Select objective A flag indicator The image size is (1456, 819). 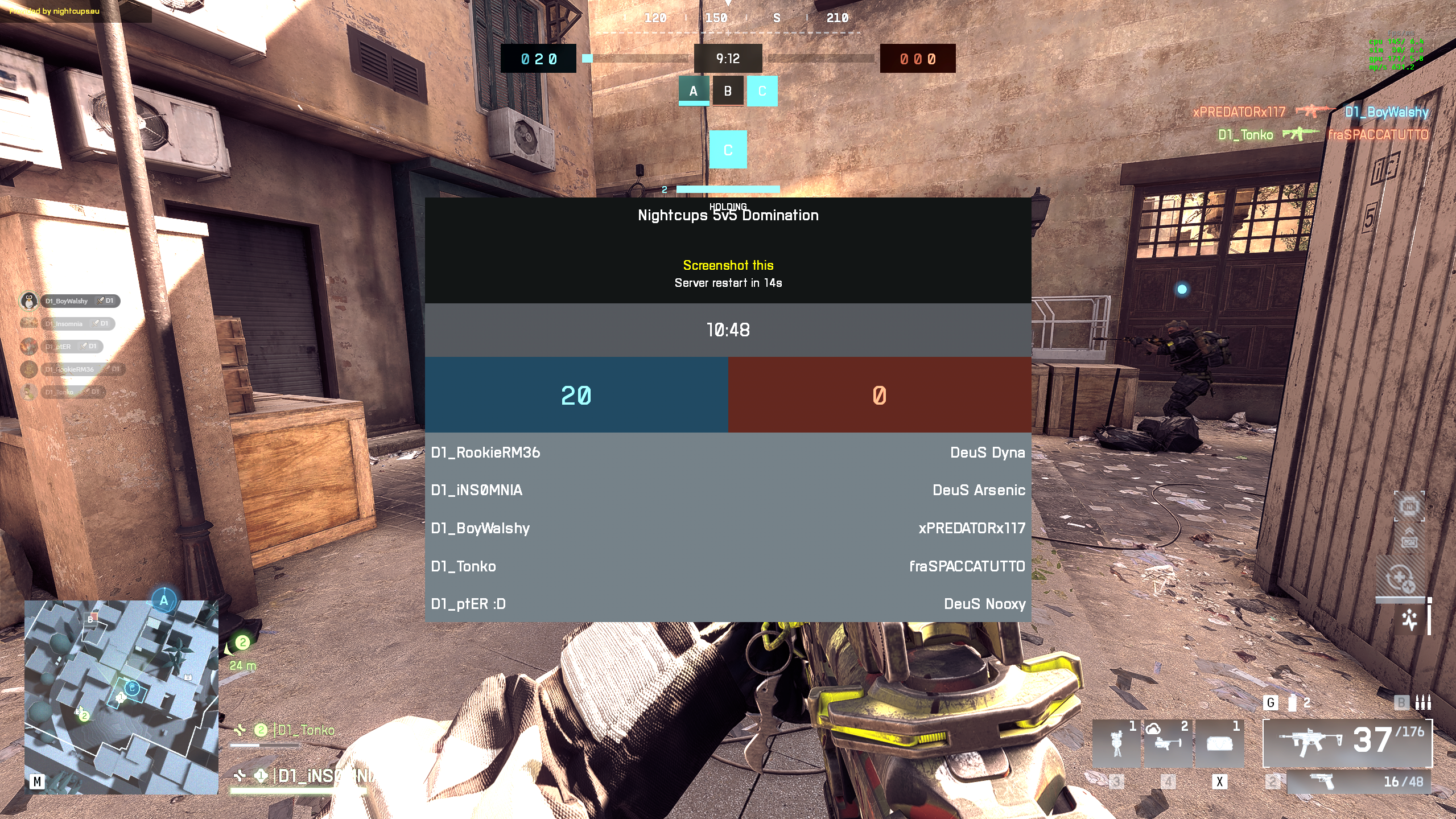pyautogui.click(x=693, y=91)
